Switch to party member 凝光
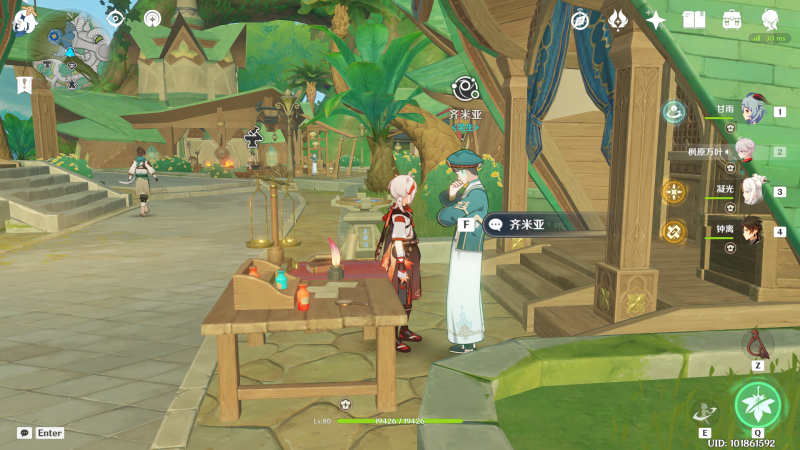Screen dimensions: 800x450 point(751,191)
